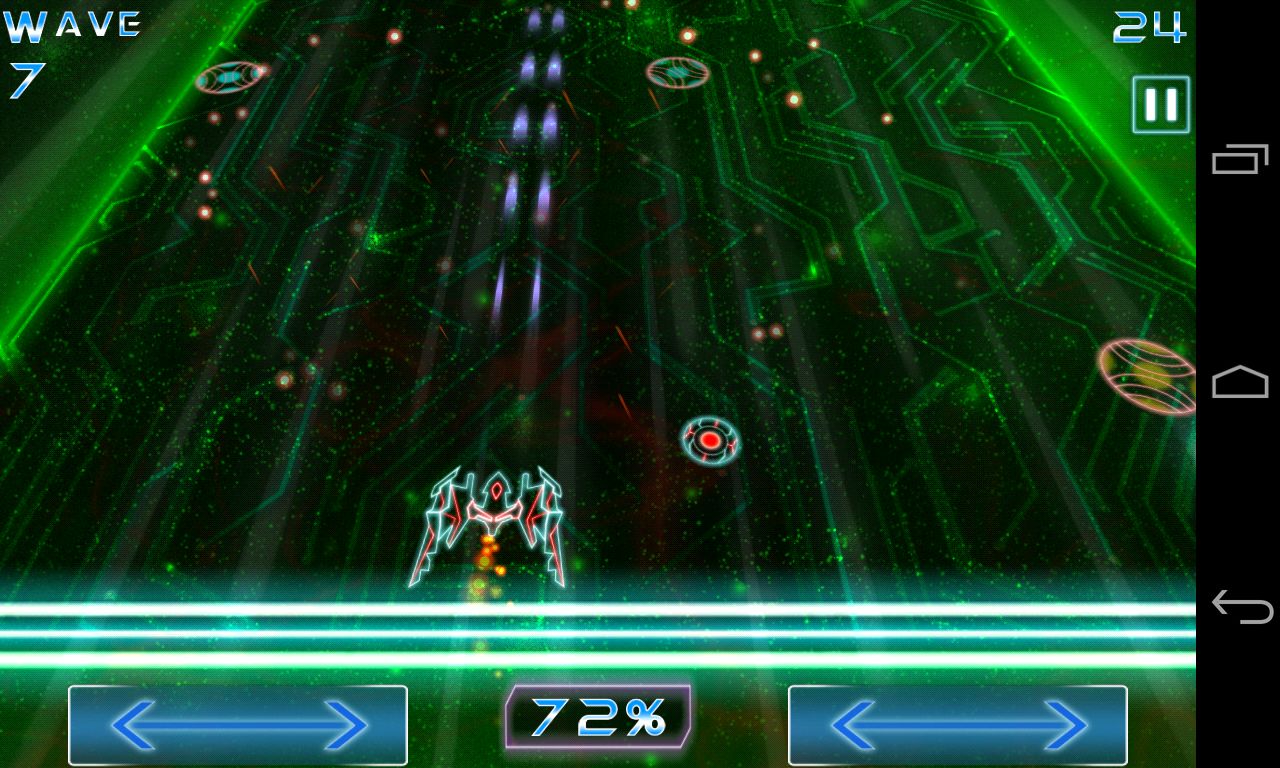Viewport: 1280px width, 768px height.
Task: Tap the Android back arrow
Action: 1240,606
